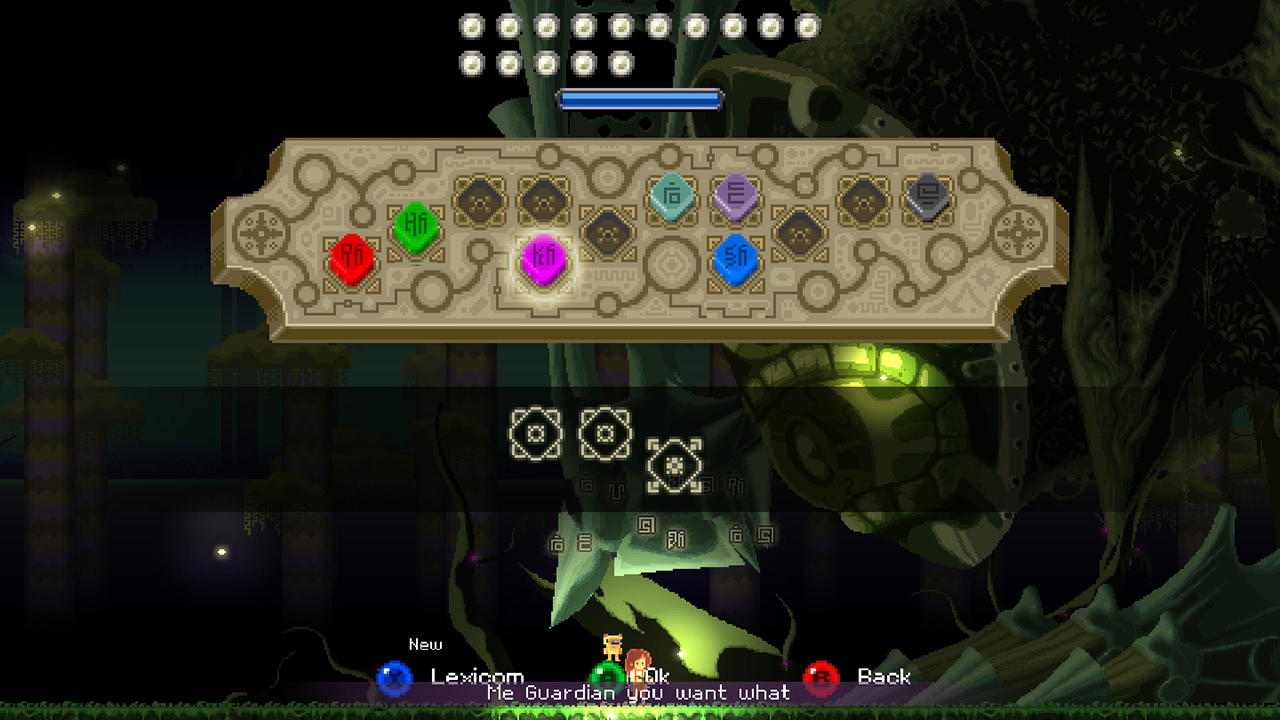The image size is (1280, 720).
Task: Click the gear emblem on the board's left edge
Action: click(258, 231)
